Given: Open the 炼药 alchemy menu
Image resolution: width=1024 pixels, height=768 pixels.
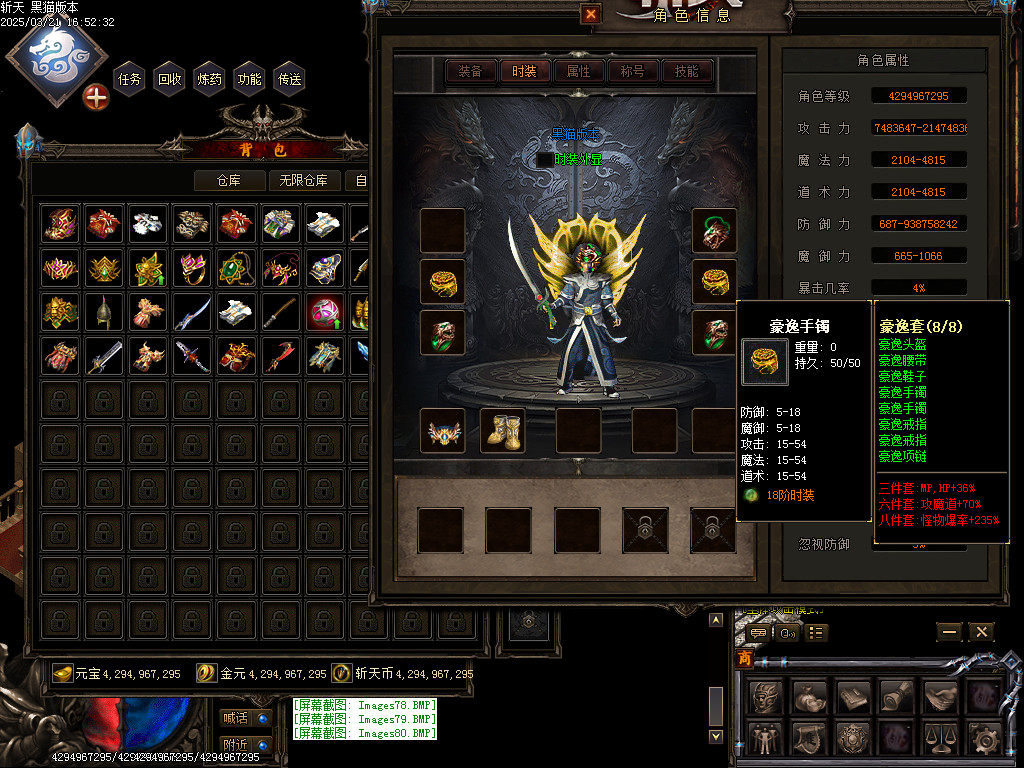Looking at the screenshot, I should 210,79.
